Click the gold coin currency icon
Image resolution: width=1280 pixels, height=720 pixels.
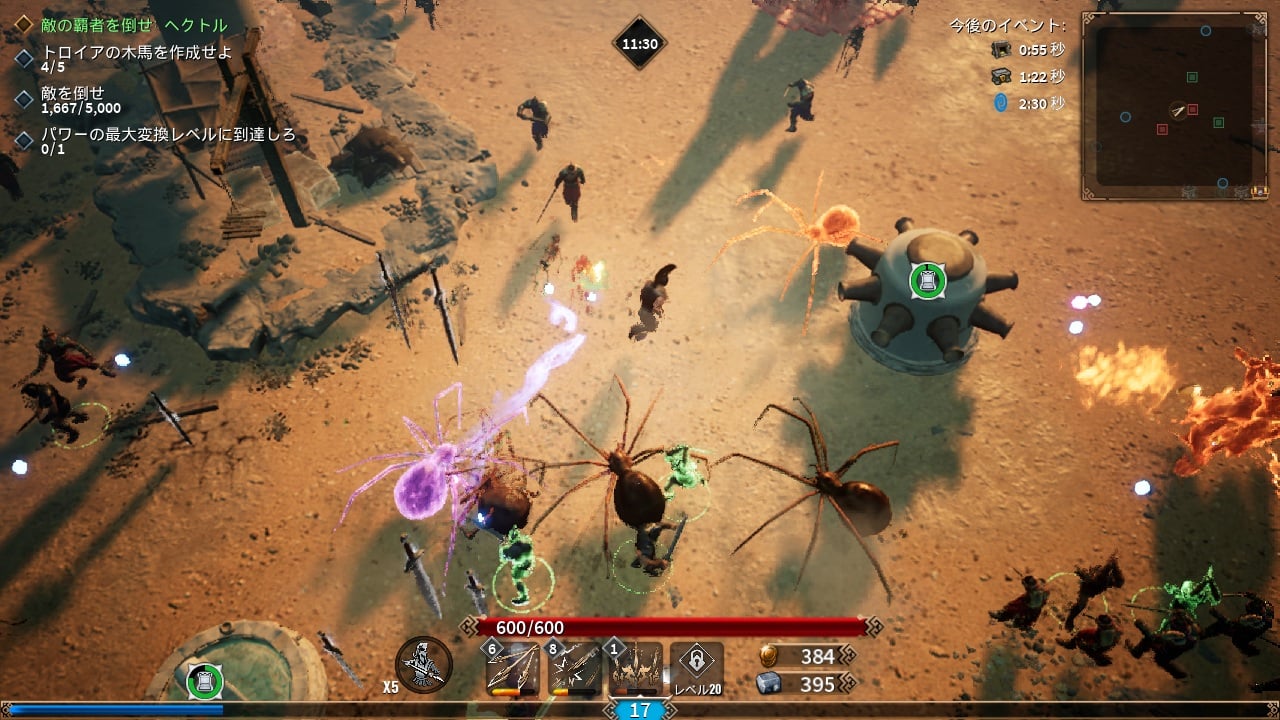pos(769,656)
